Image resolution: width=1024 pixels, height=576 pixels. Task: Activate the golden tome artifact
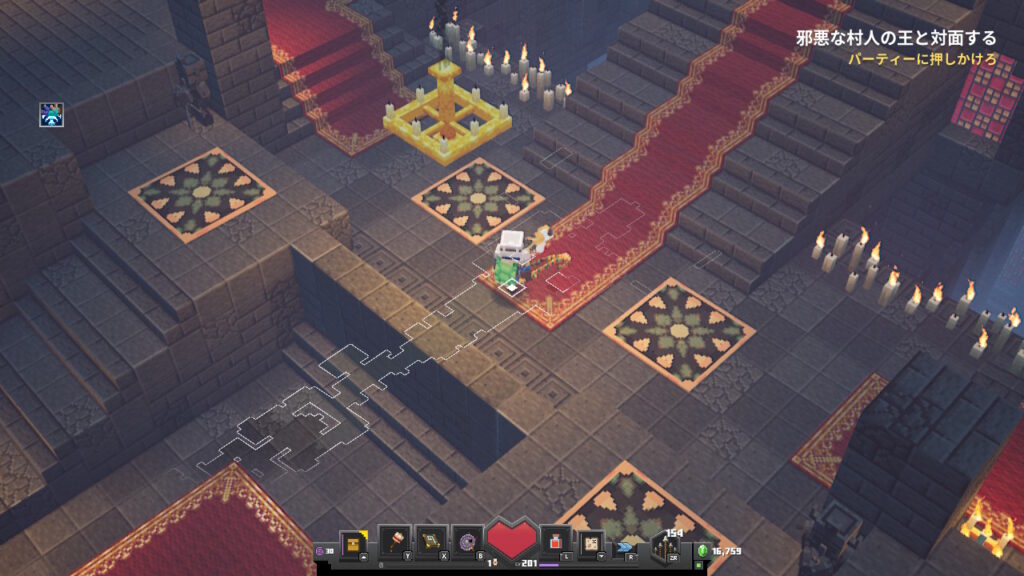tap(430, 542)
